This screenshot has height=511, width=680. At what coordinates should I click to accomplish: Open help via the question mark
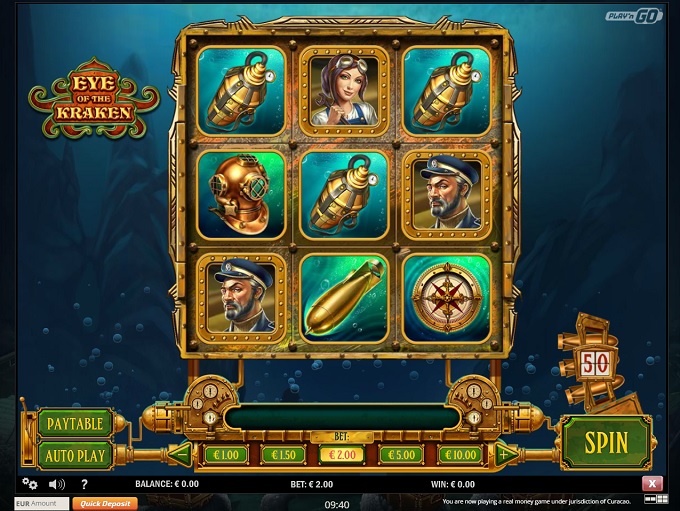(x=86, y=484)
